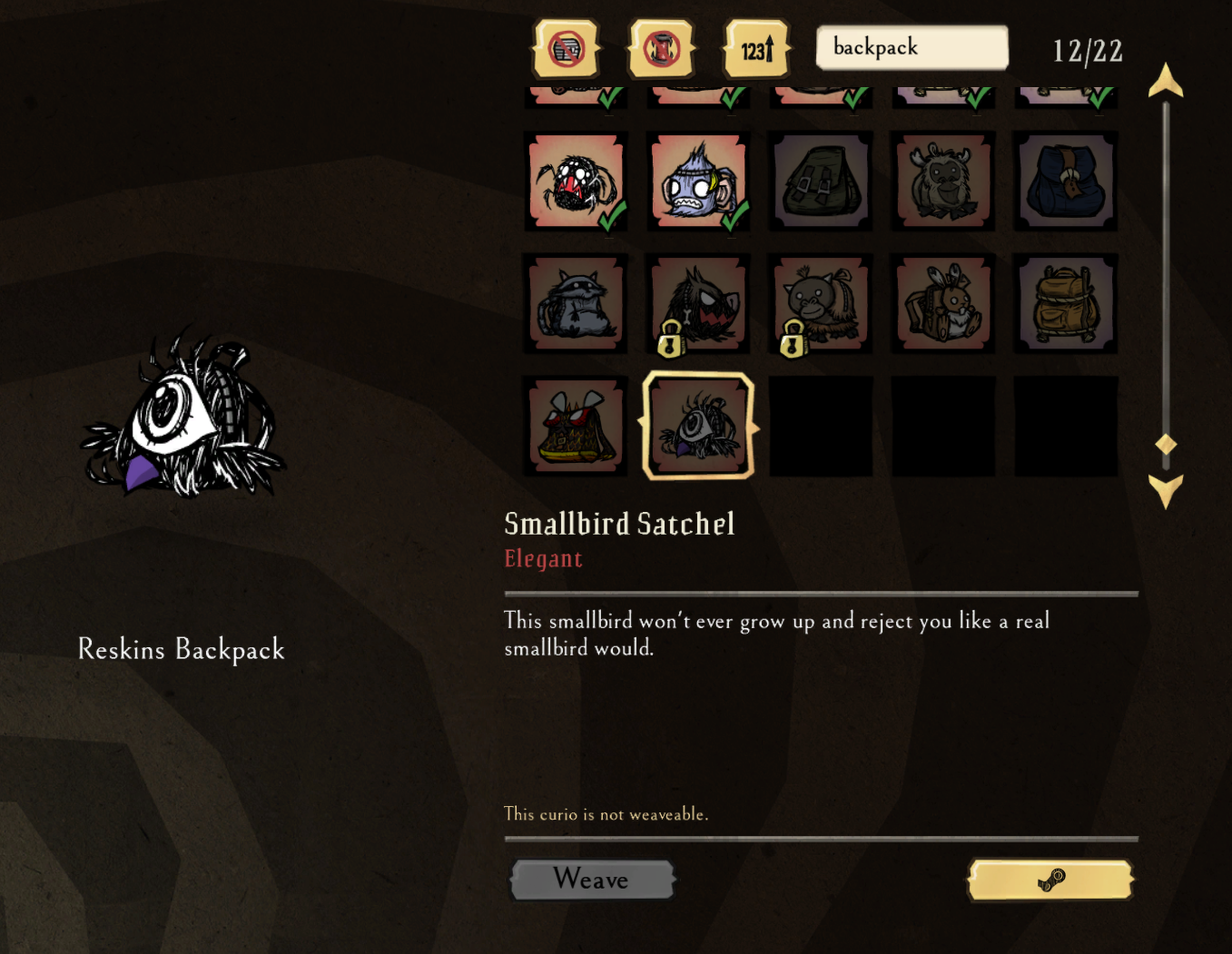Viewport: 1232px width, 954px height.
Task: Click the backpack search text field
Action: [911, 47]
